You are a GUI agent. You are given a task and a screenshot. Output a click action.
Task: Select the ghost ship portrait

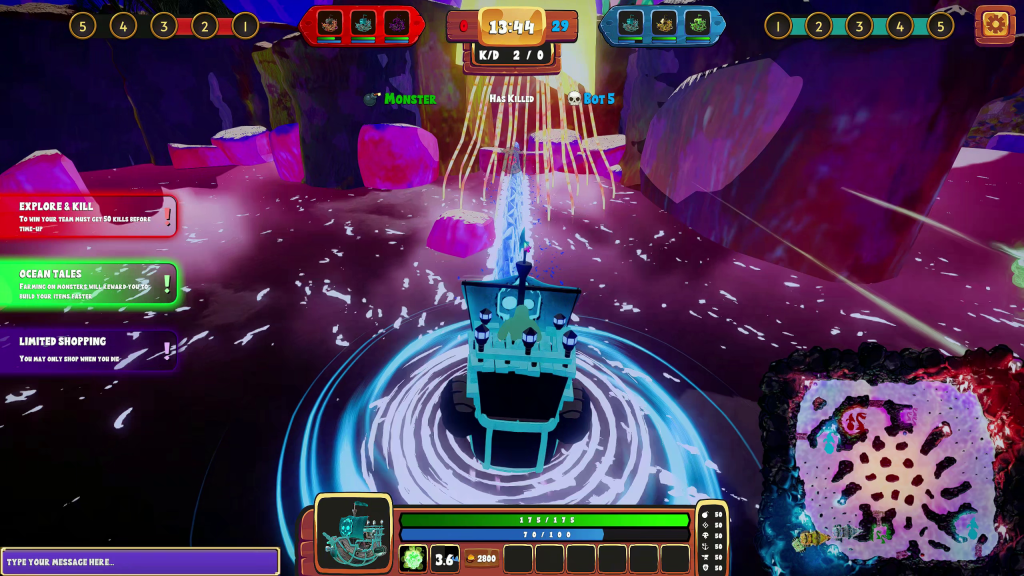tap(353, 532)
